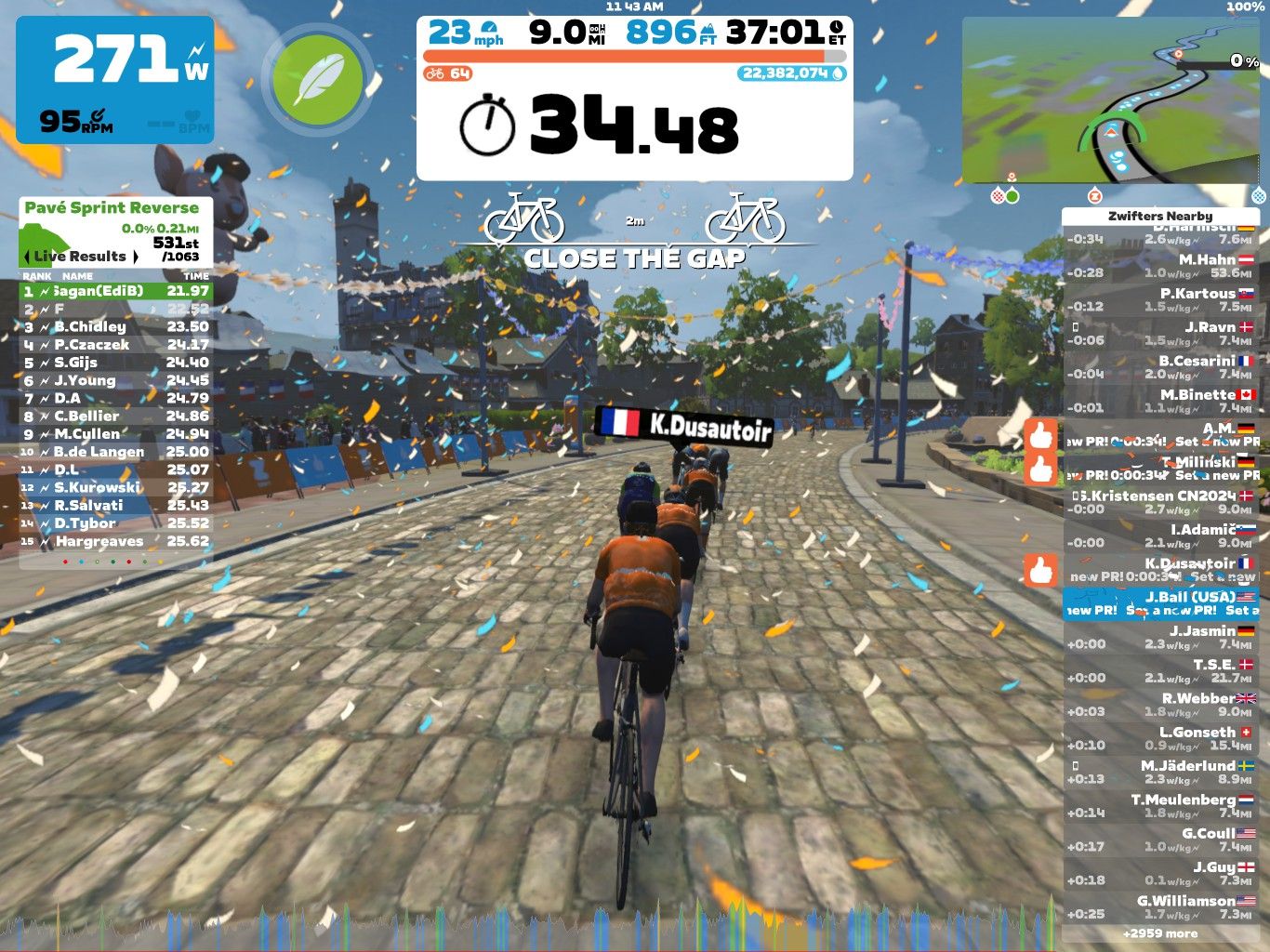This screenshot has width=1270, height=952.
Task: Expand the '+2959 more' riders entry
Action: tap(1160, 933)
